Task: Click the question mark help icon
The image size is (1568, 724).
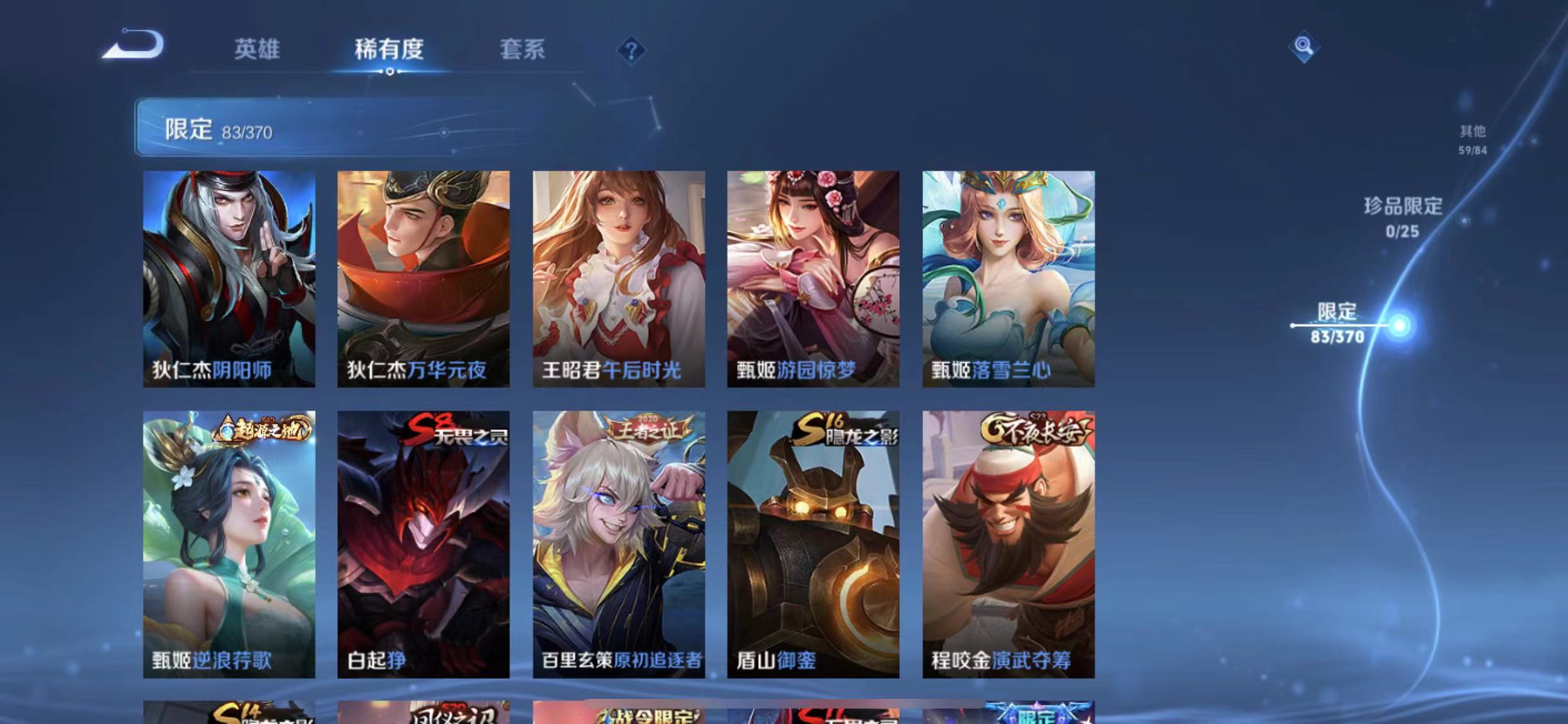Action: click(631, 50)
